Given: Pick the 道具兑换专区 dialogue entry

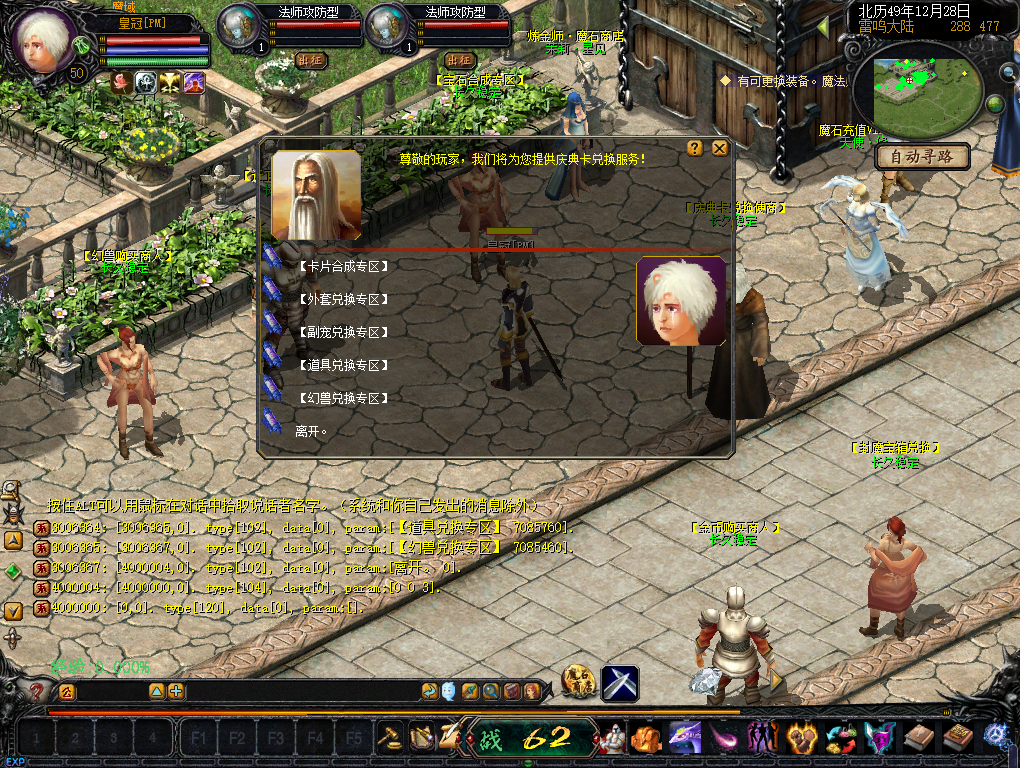Looking at the screenshot, I should click(342, 365).
